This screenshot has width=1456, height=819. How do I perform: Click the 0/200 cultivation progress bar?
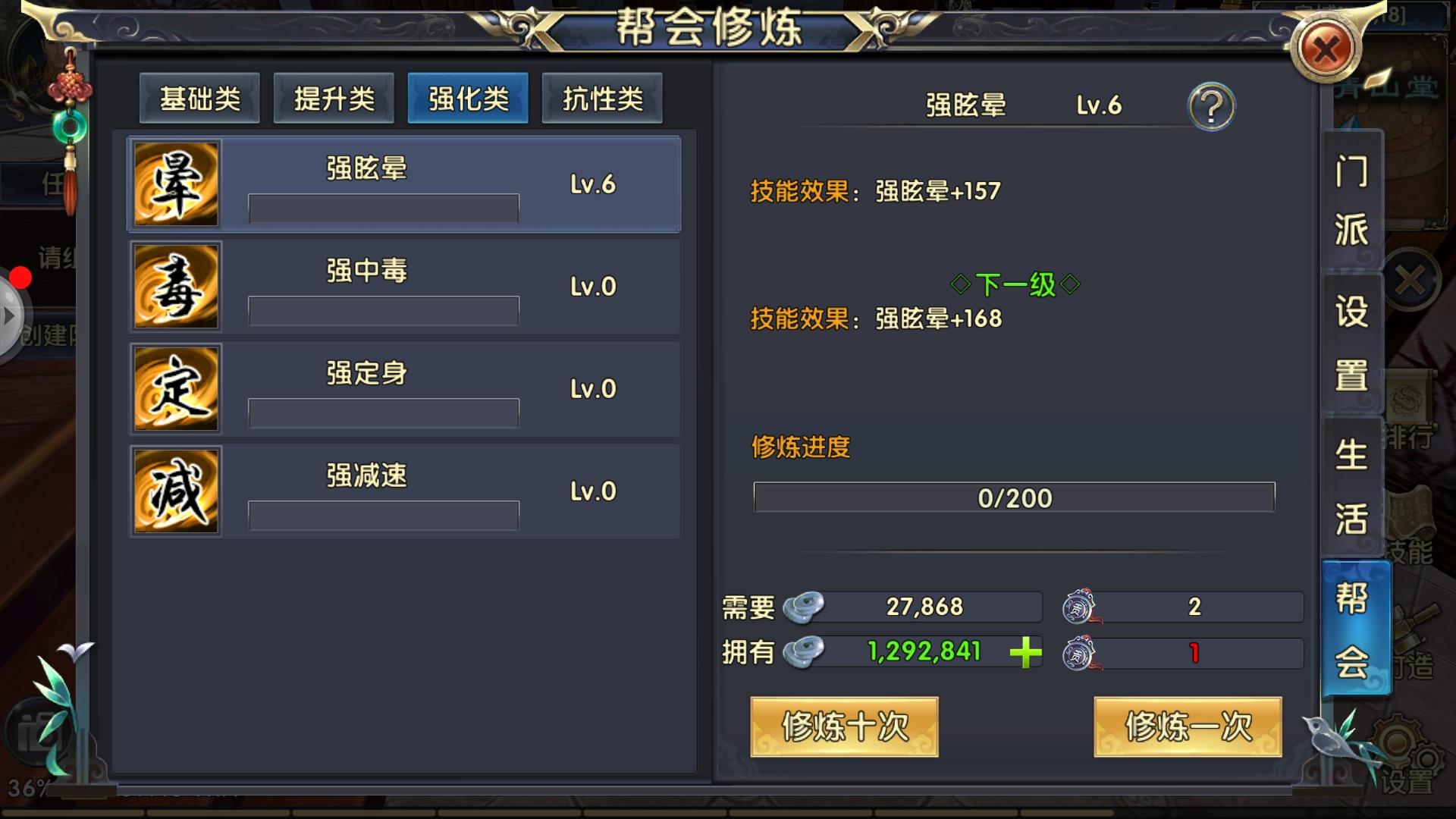(x=1014, y=497)
